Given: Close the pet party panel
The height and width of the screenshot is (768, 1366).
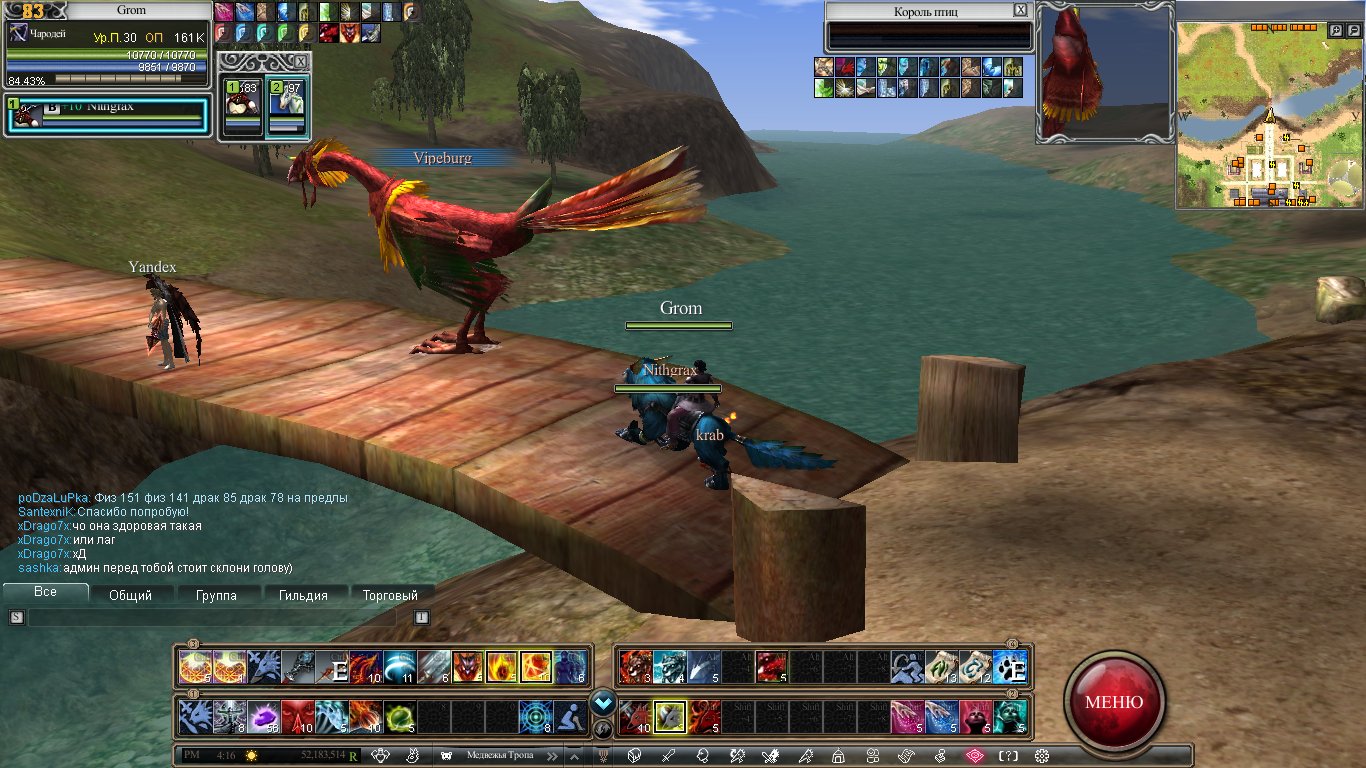Looking at the screenshot, I should pyautogui.click(x=301, y=61).
